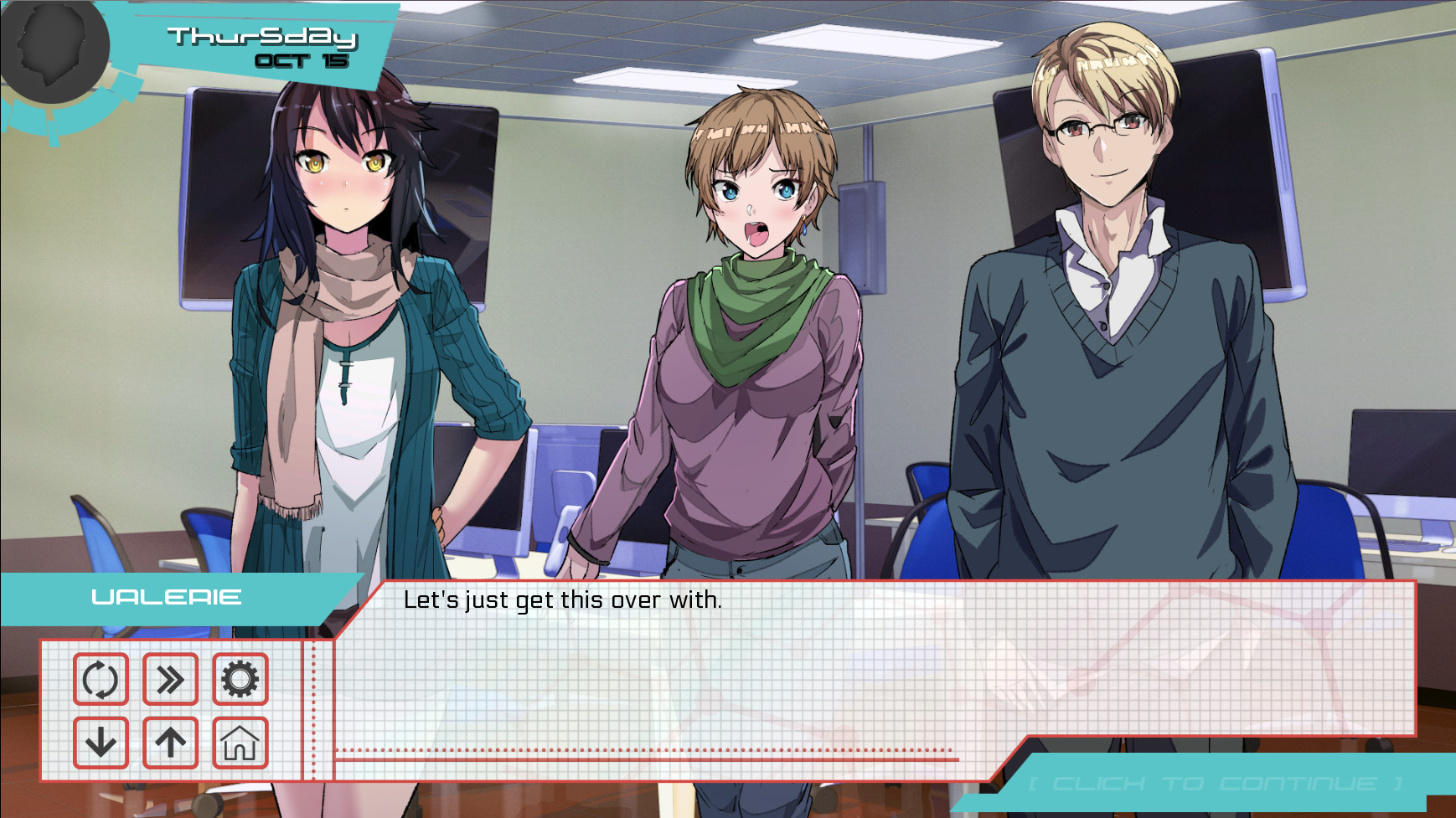Click the circular character portrait in top-left corner
Image resolution: width=1456 pixels, height=818 pixels.
[52, 50]
